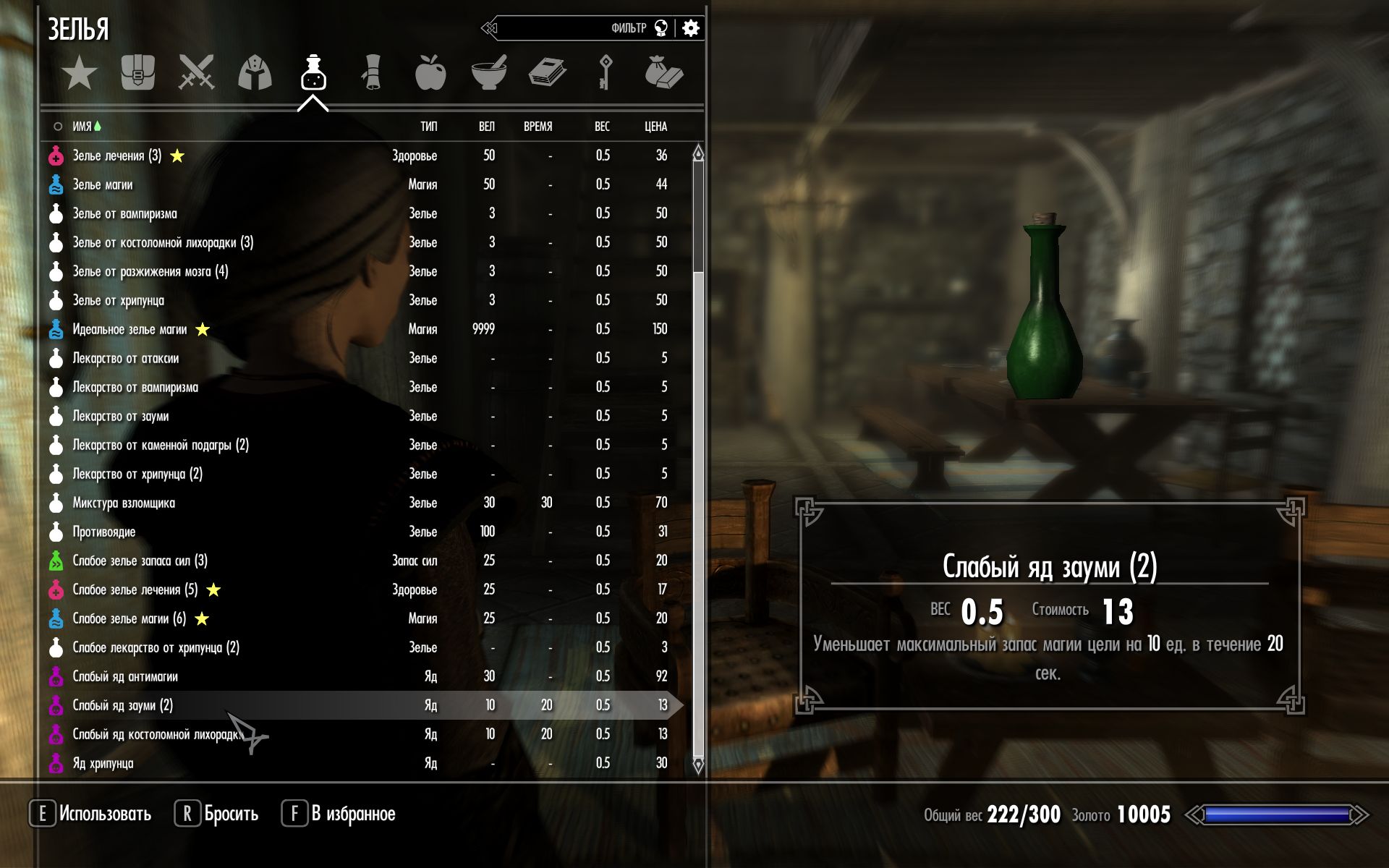Switch to the all-items backpack tab
1389x868 pixels.
(x=137, y=73)
